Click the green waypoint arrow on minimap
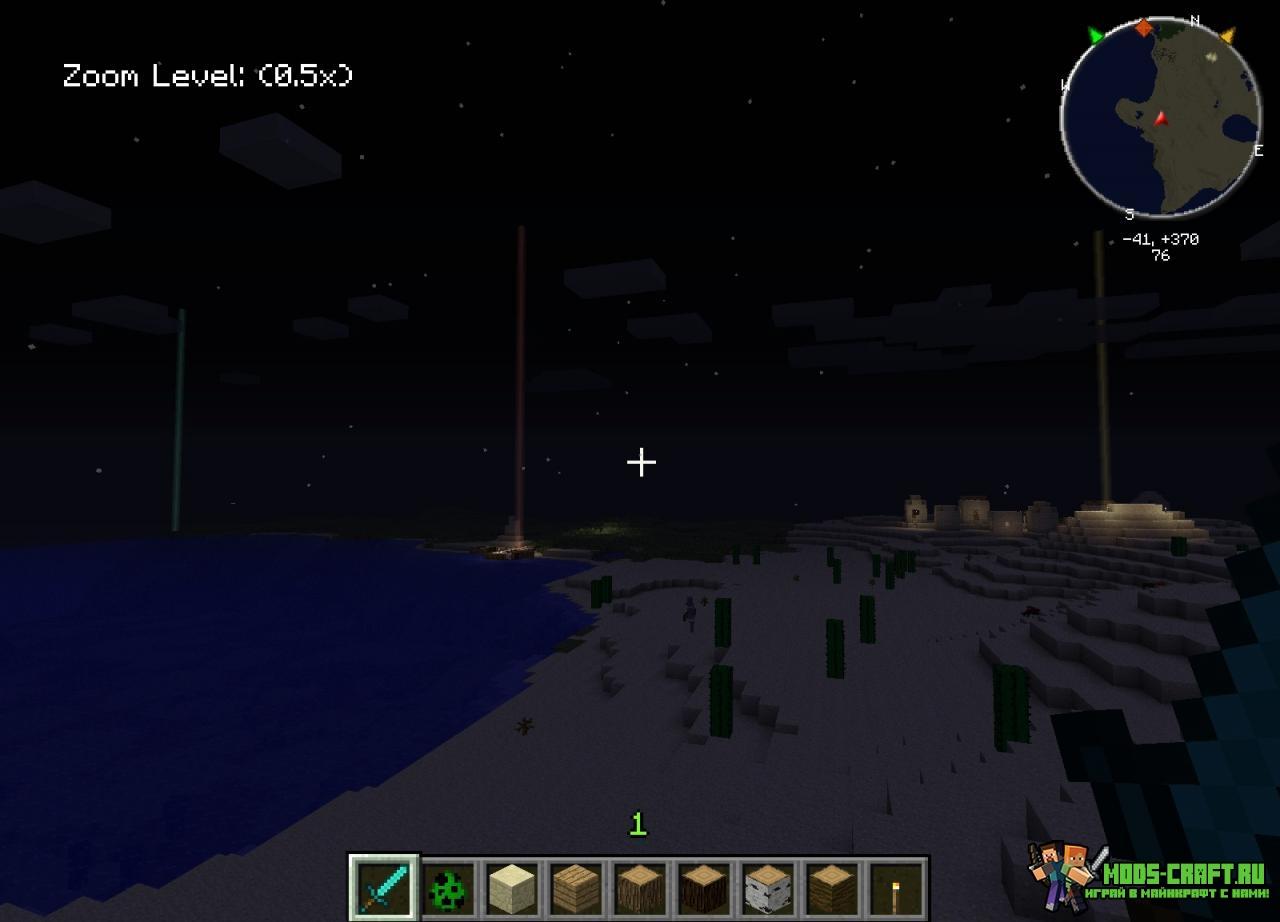The width and height of the screenshot is (1280, 922). point(1096,37)
